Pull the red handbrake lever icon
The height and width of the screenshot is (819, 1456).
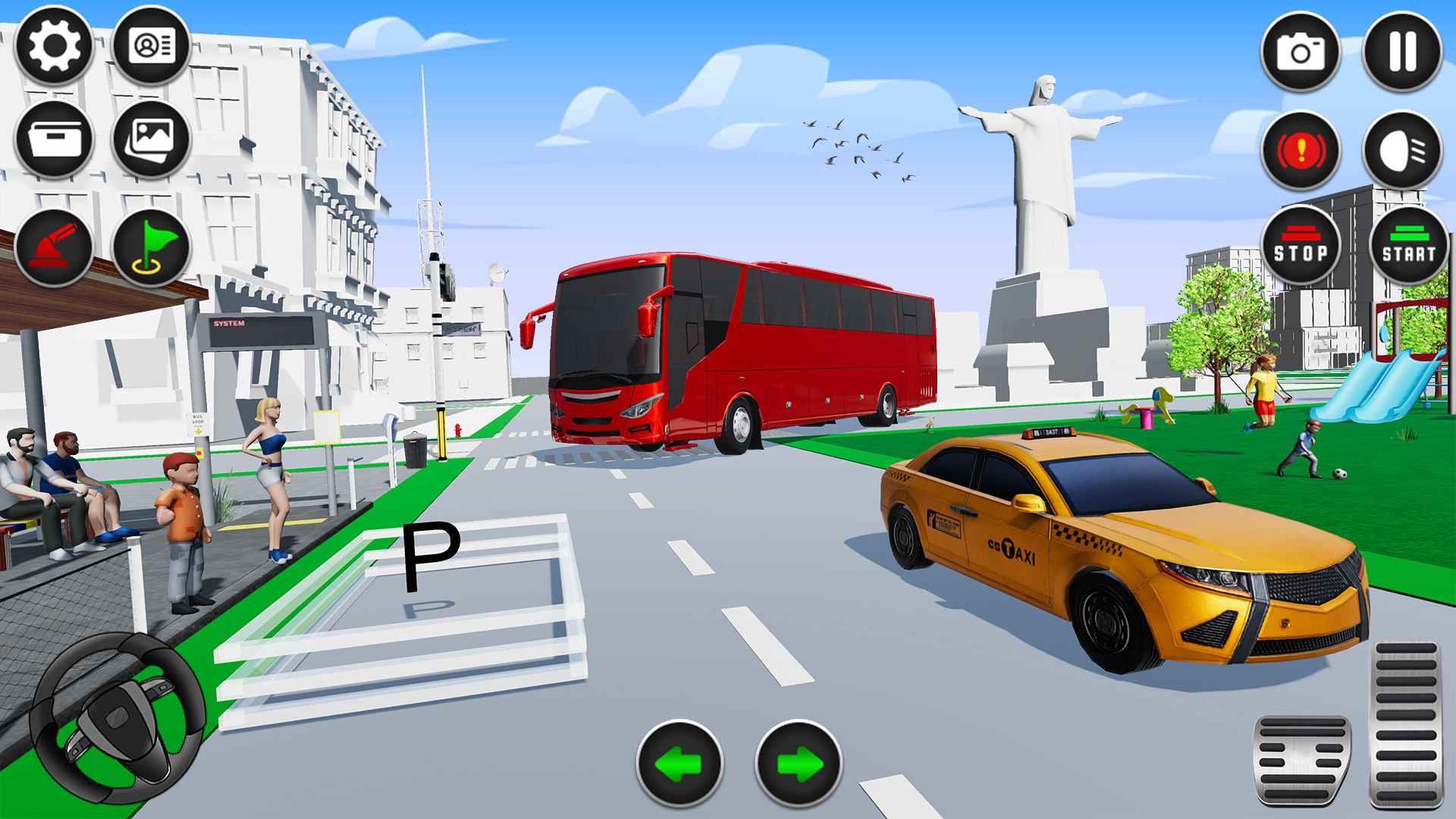[52, 243]
